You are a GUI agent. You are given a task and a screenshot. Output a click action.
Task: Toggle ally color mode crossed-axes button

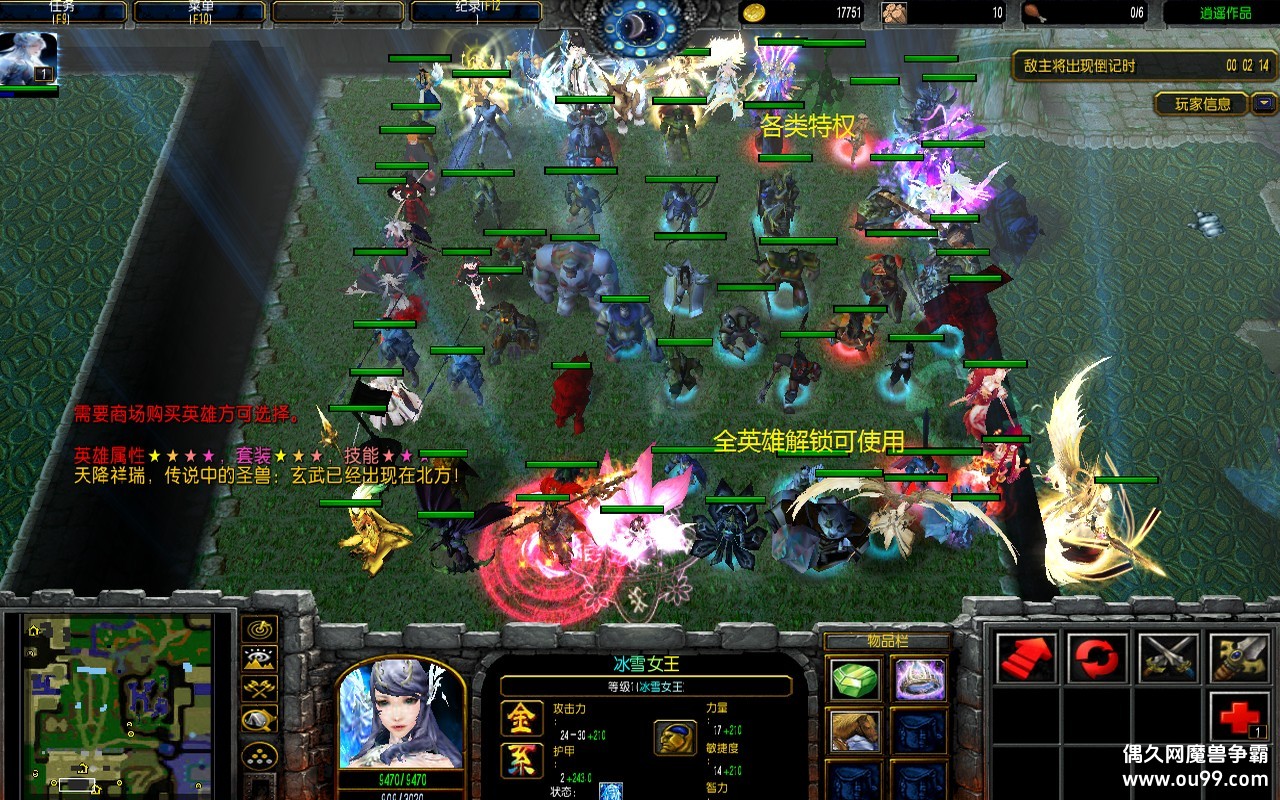coord(259,689)
